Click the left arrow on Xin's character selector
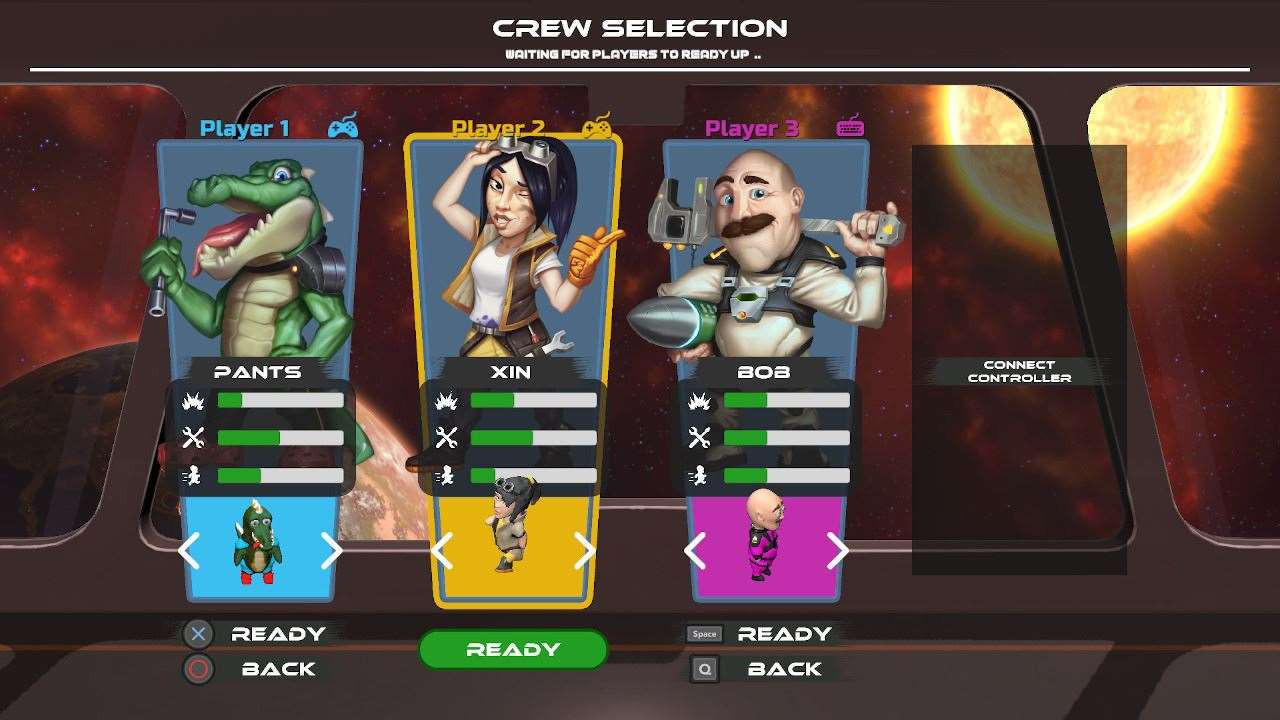This screenshot has height=720, width=1280. [x=443, y=551]
